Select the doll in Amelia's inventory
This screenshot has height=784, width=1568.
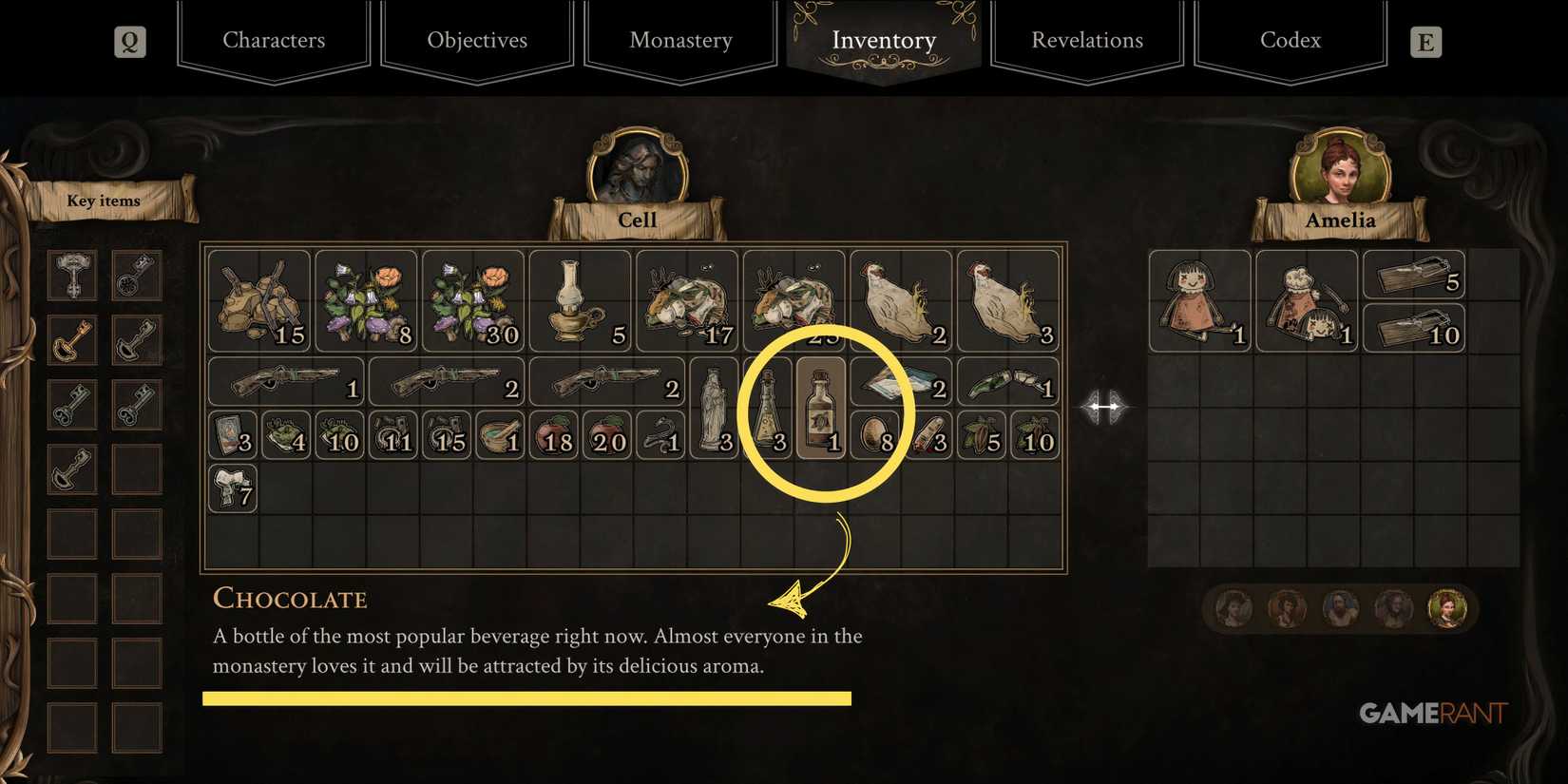click(1199, 297)
